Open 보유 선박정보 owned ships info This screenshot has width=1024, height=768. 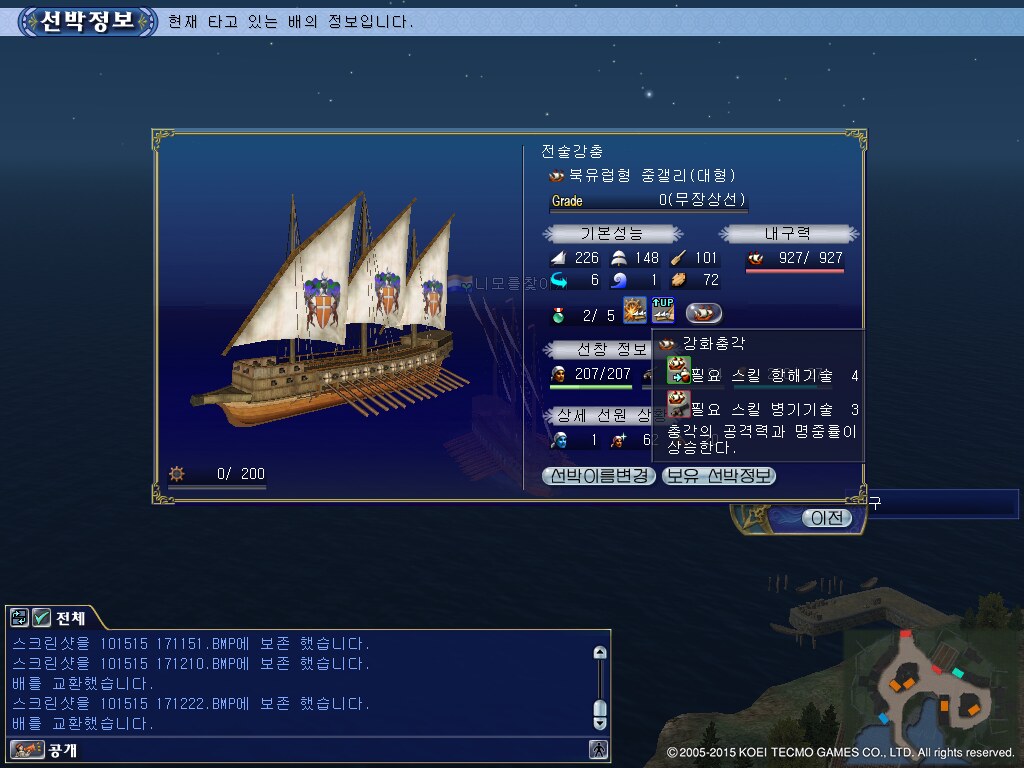719,476
